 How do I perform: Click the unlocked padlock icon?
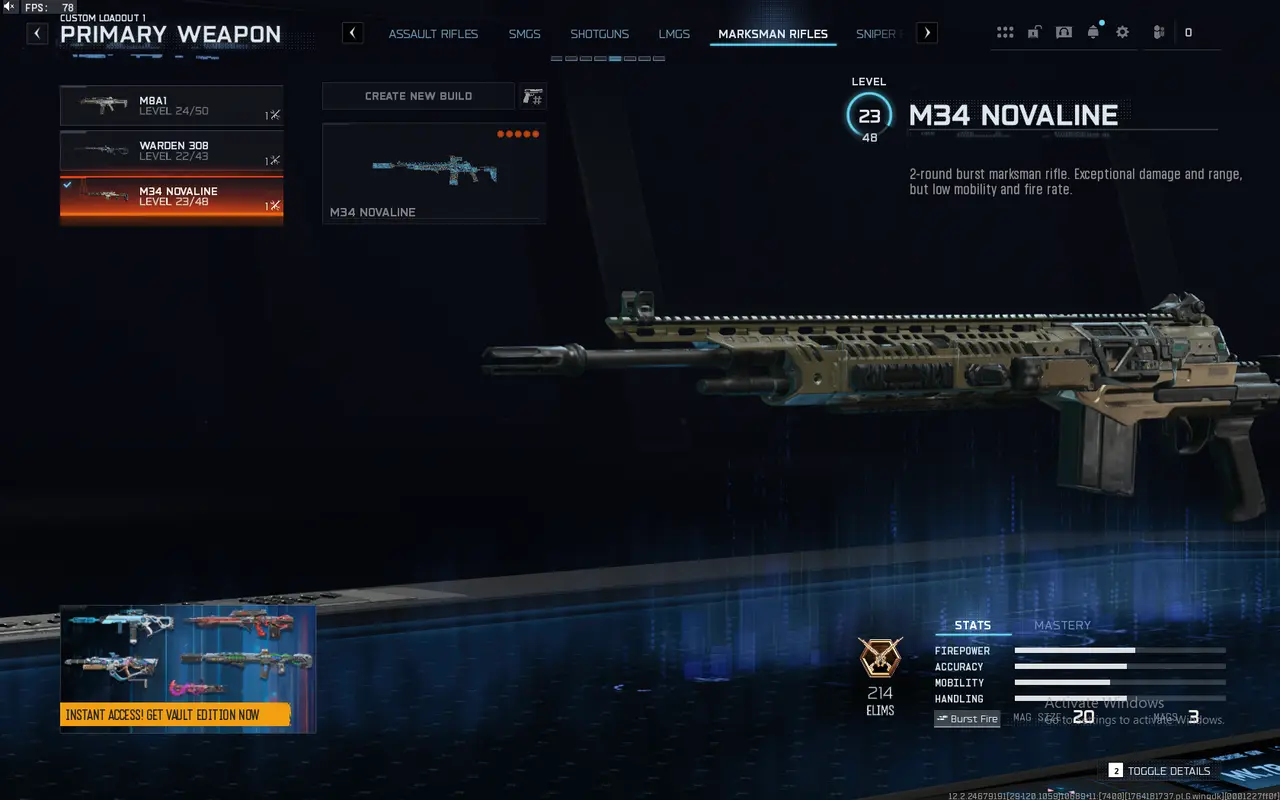[x=1033, y=31]
